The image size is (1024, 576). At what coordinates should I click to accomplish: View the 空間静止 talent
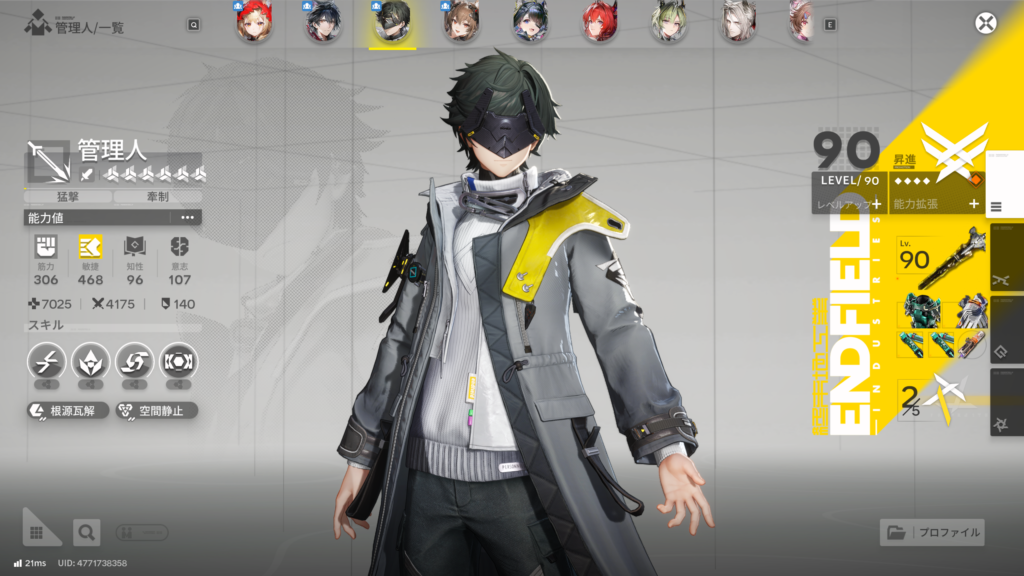156,410
